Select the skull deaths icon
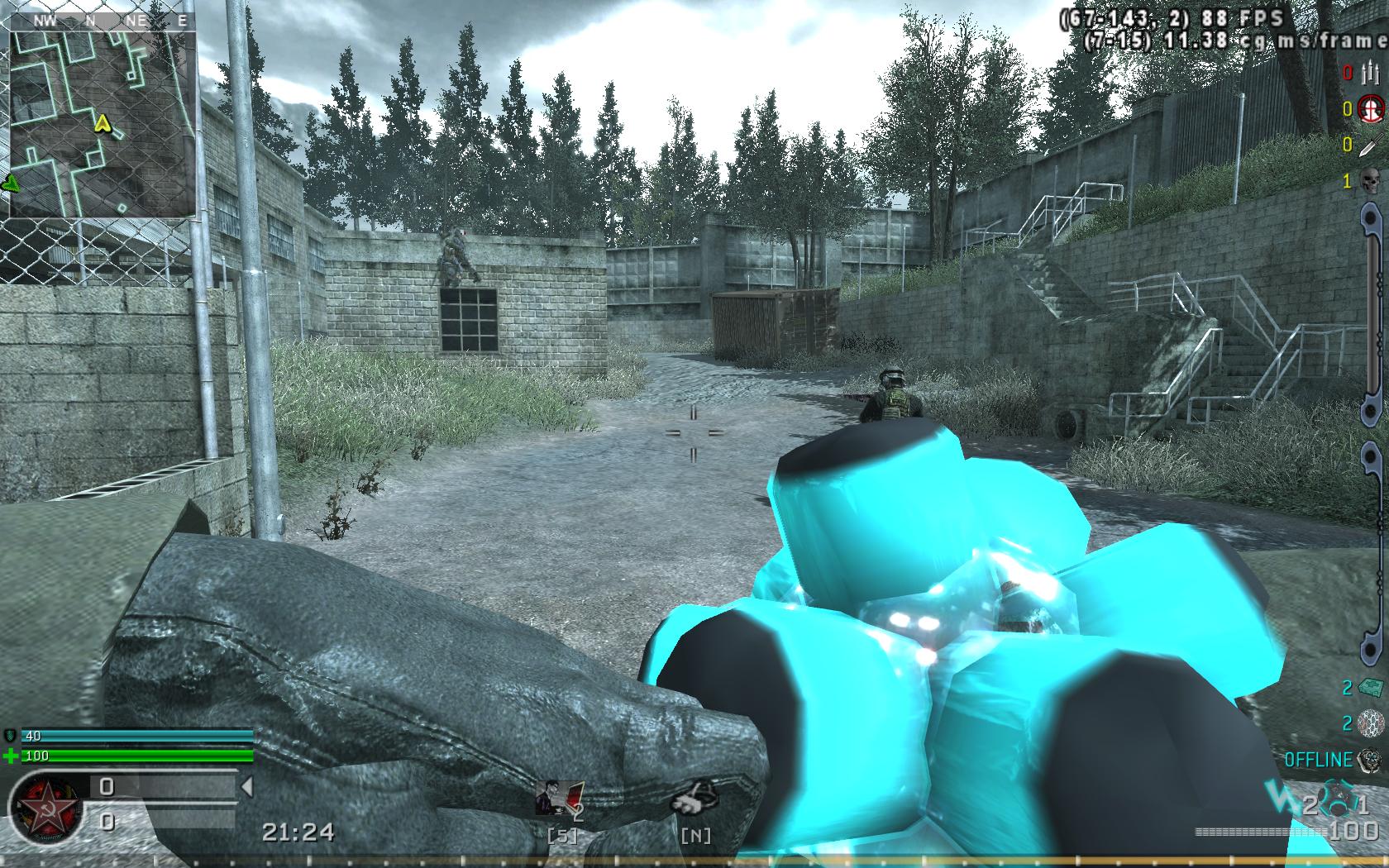 click(x=1370, y=180)
